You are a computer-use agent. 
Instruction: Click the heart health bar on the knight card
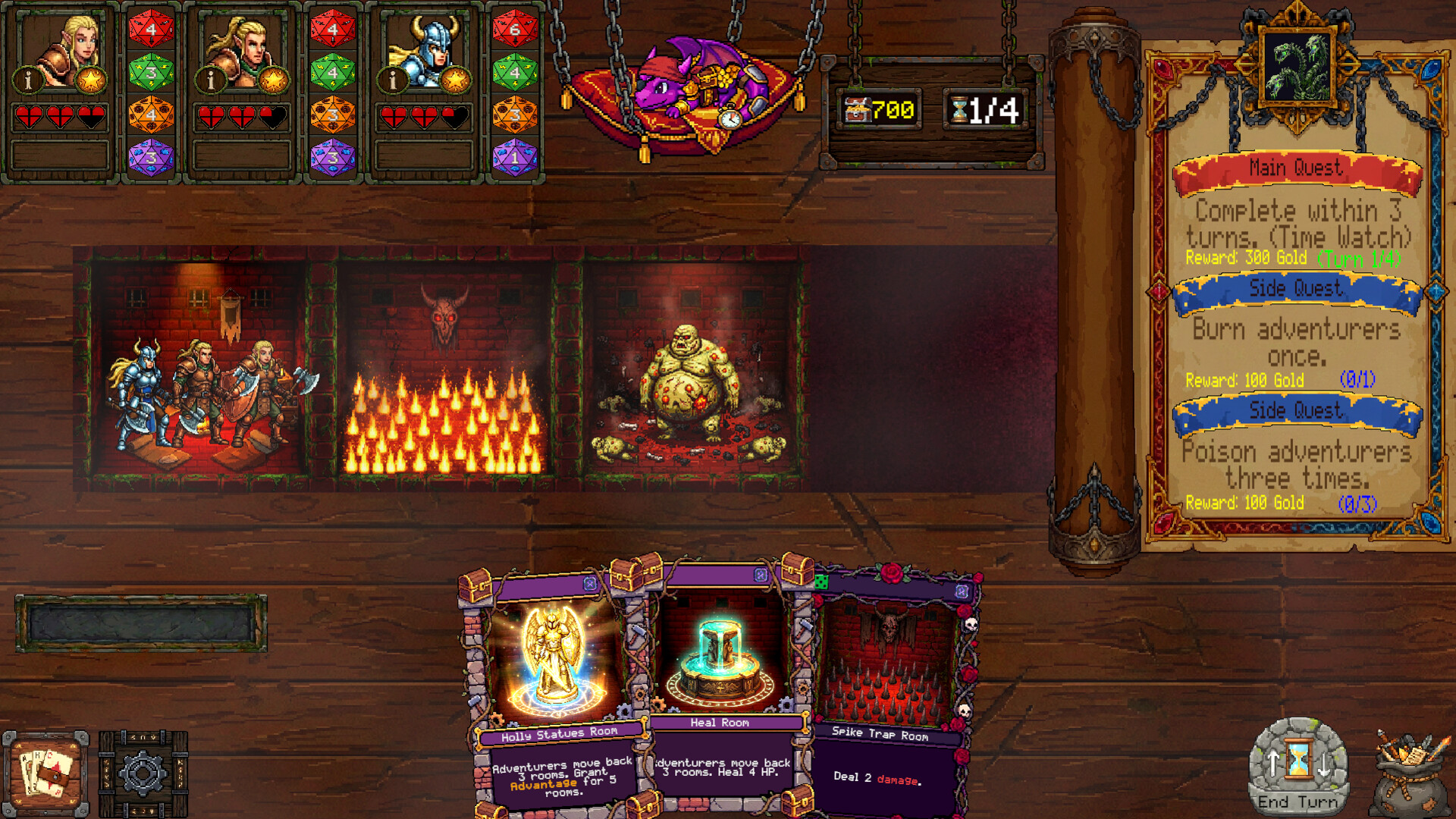click(425, 118)
